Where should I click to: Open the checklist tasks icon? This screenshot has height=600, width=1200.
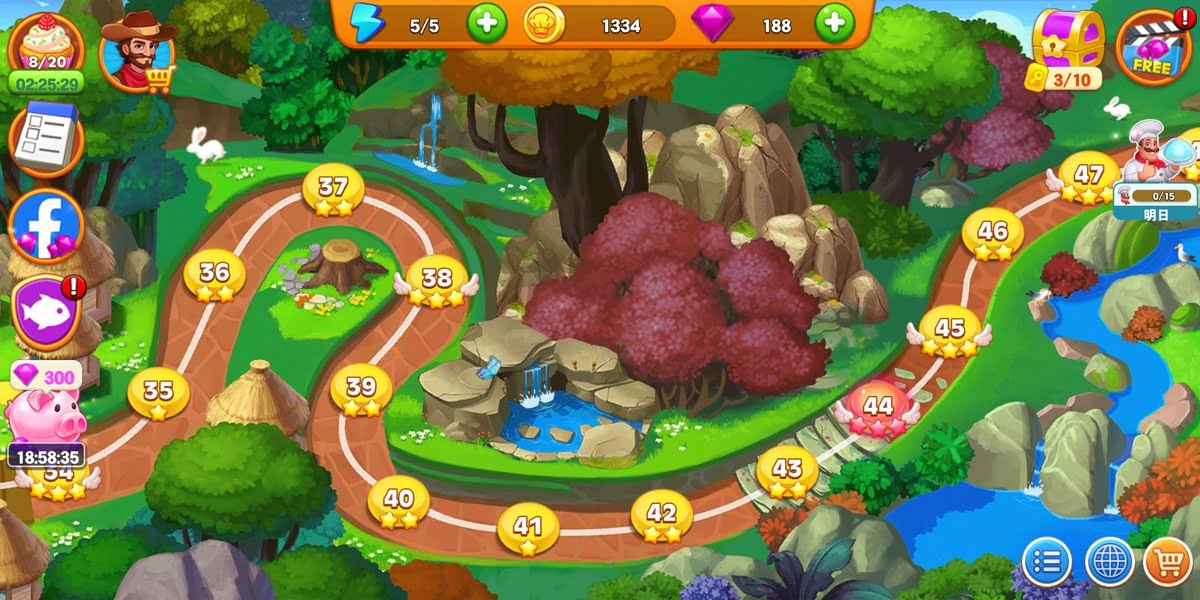coord(46,139)
